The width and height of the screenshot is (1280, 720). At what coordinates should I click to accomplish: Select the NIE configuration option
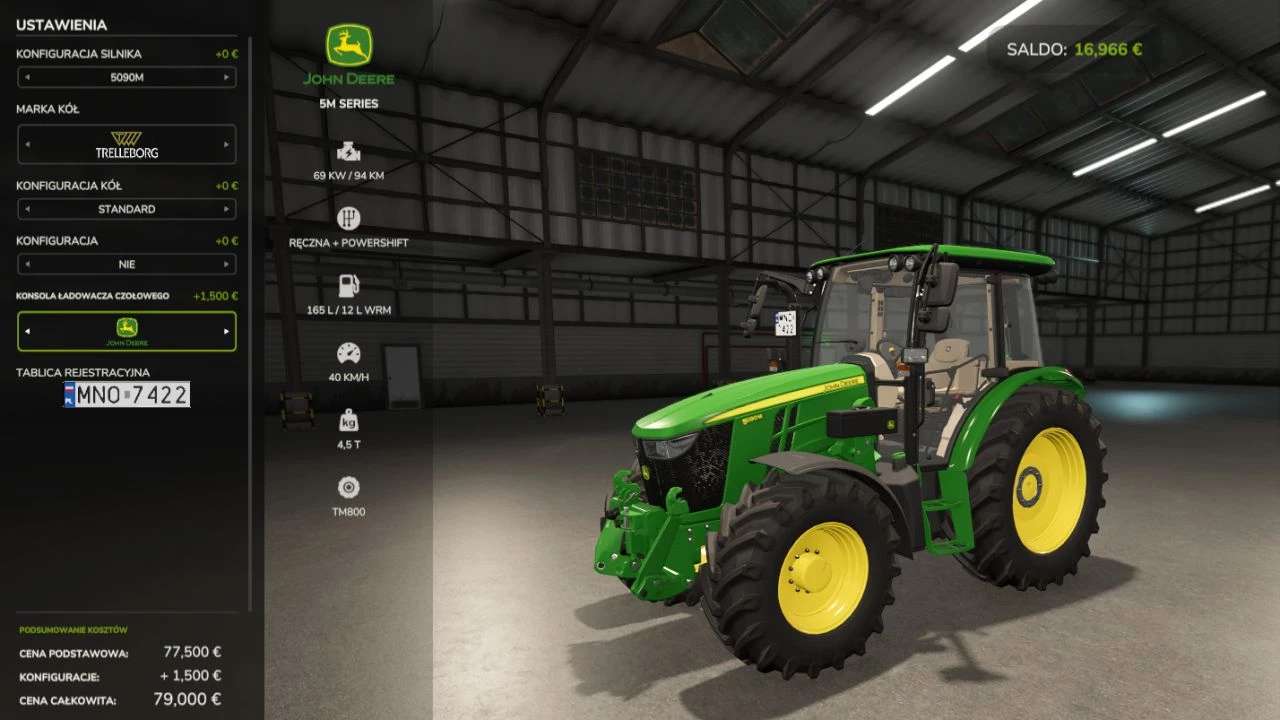click(127, 264)
